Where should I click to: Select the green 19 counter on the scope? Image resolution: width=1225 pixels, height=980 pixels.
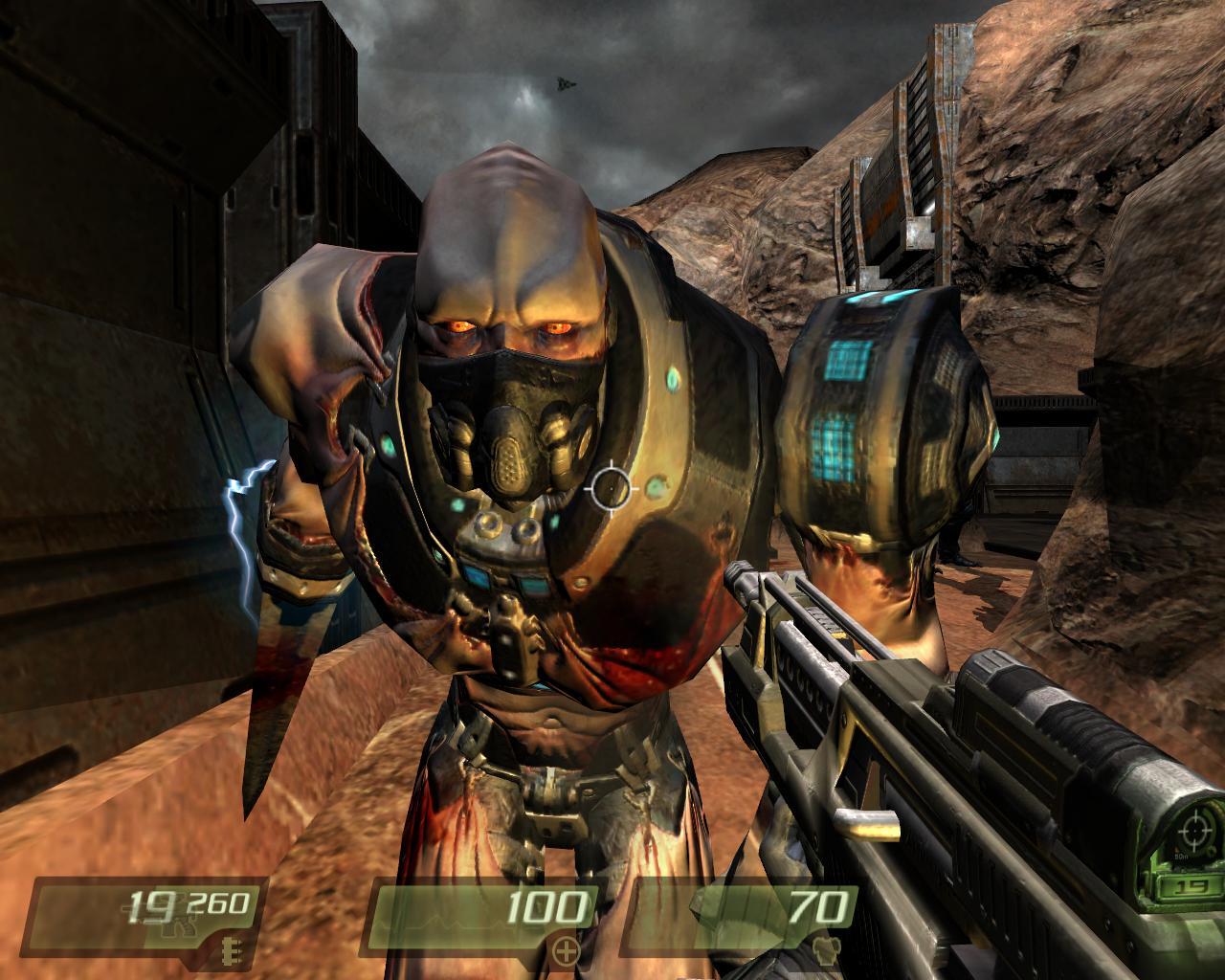[1191, 887]
